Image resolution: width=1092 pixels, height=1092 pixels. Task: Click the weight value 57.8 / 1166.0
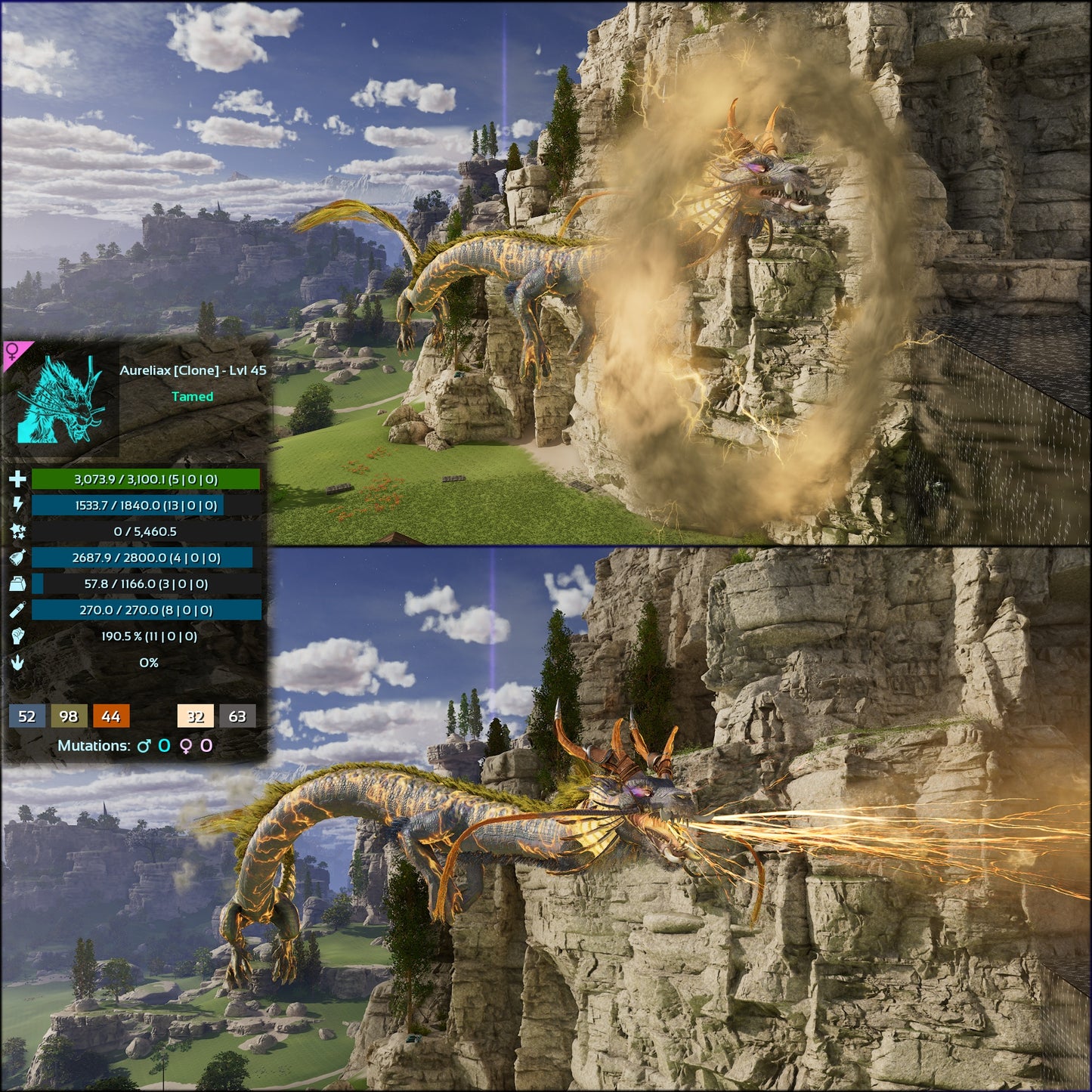pos(146,583)
